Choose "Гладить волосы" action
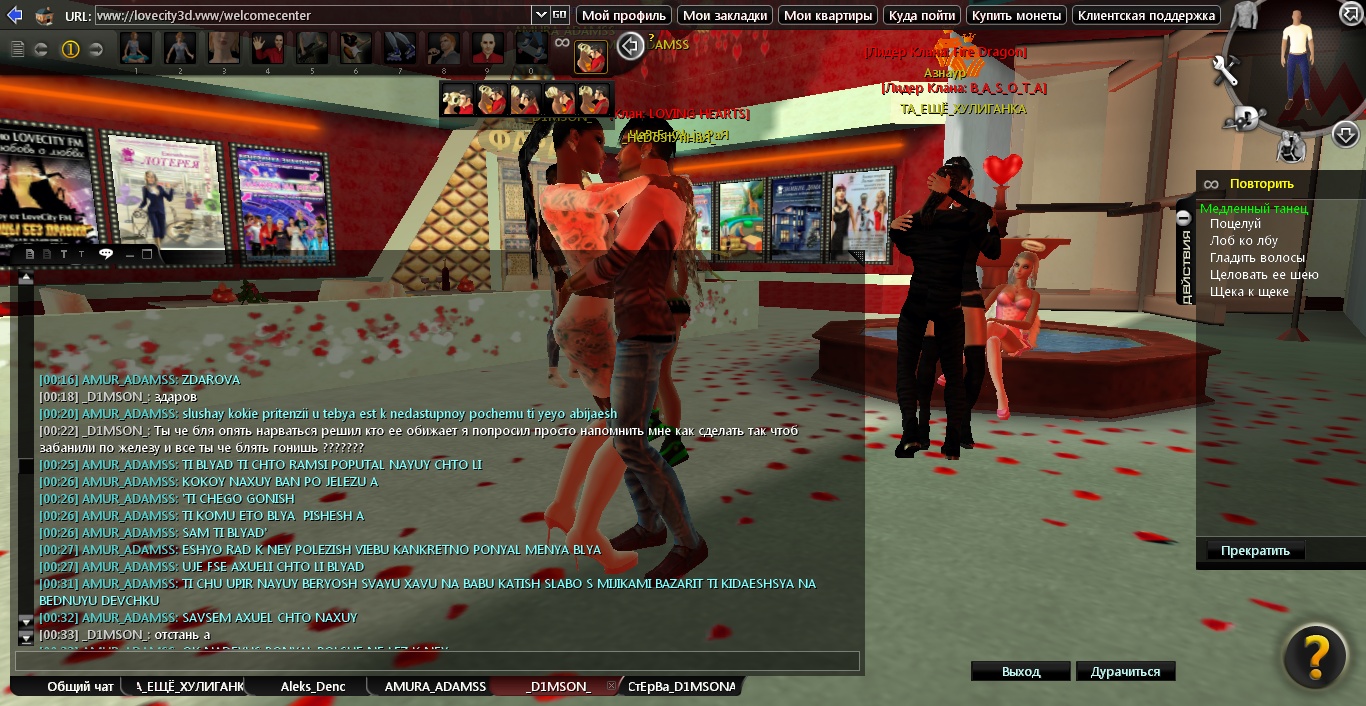The image size is (1366, 706). pos(1257,258)
